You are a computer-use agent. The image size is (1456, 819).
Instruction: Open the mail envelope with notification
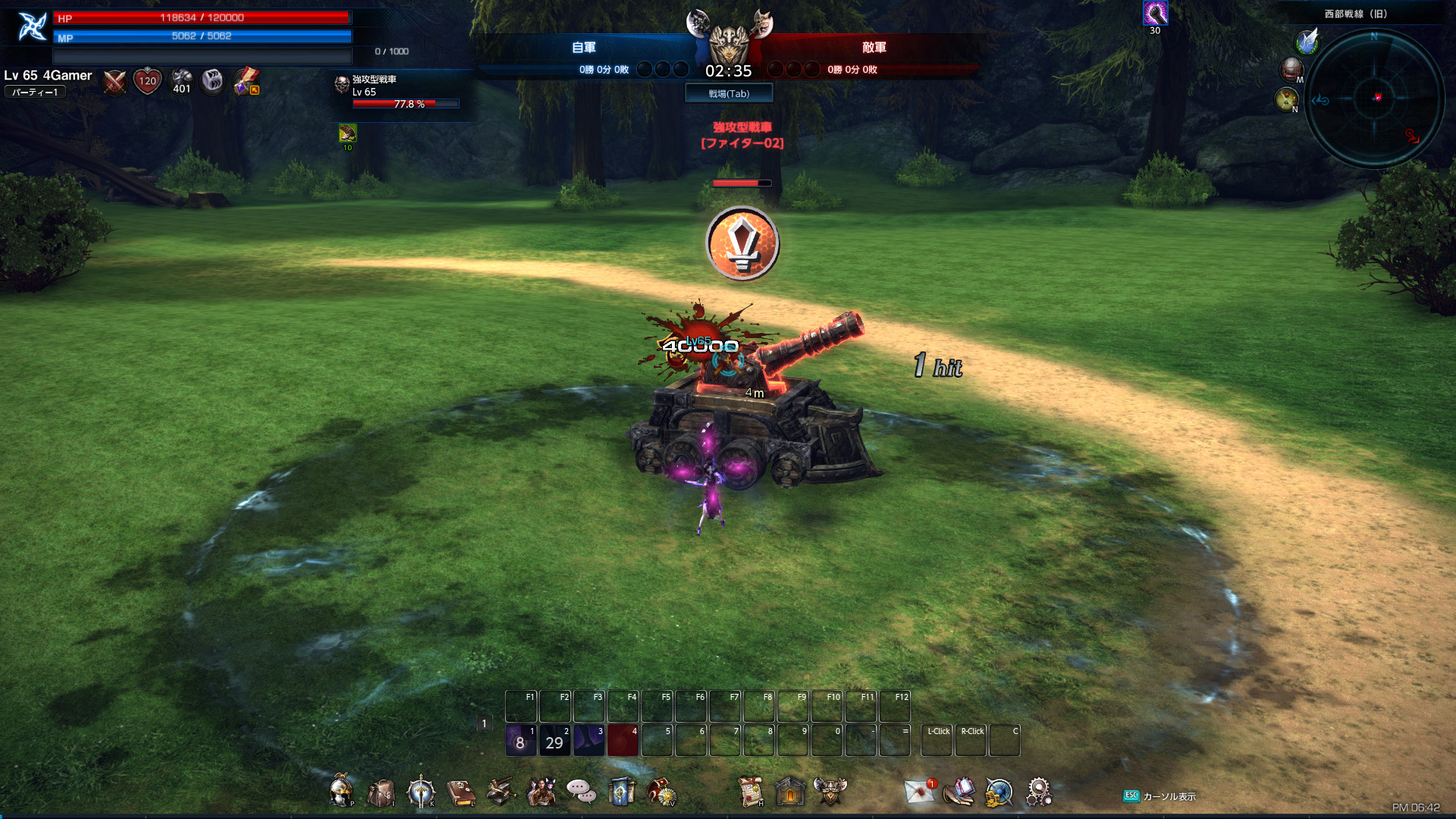tap(920, 792)
